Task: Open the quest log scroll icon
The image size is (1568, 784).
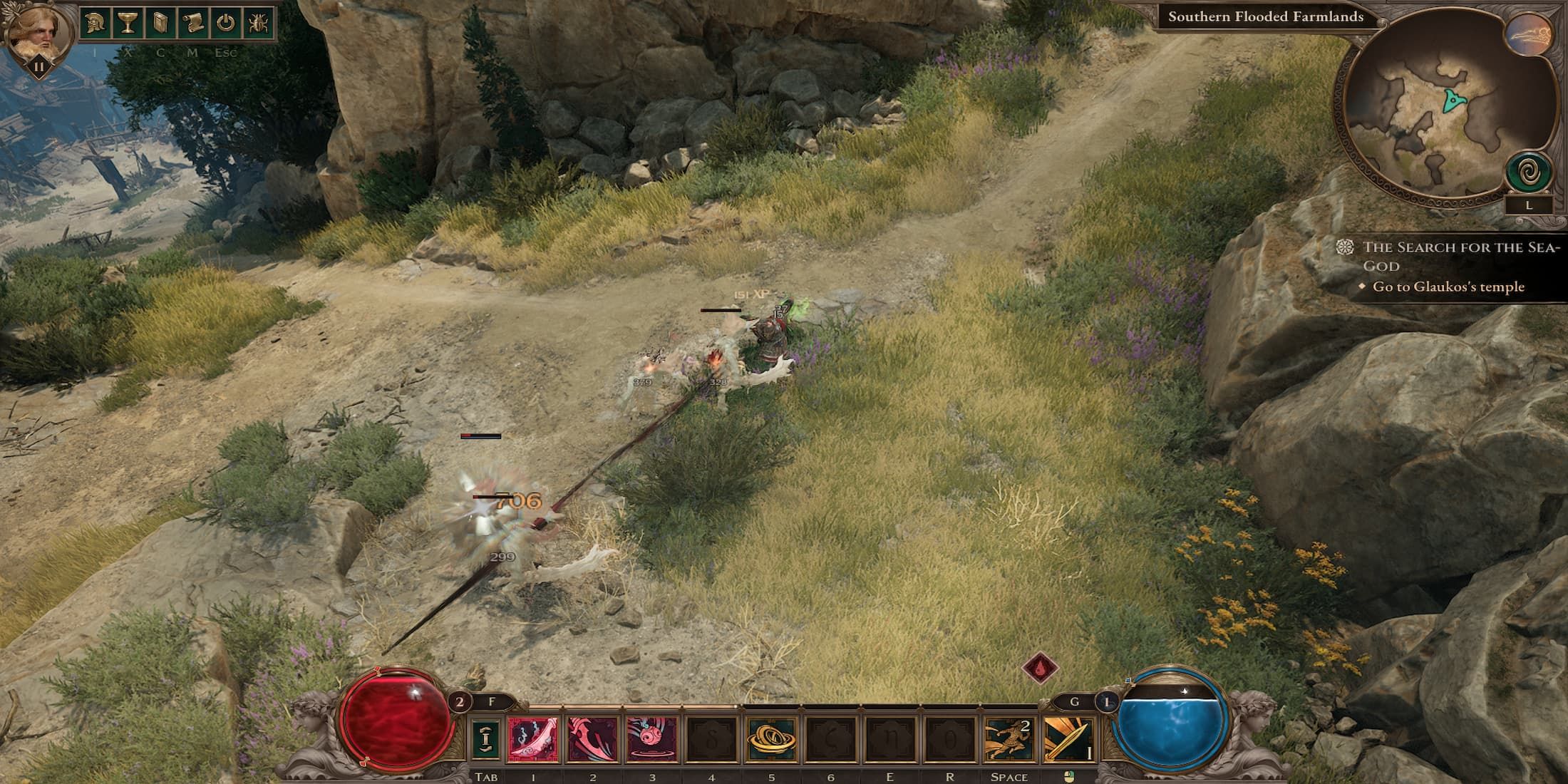Action: [193, 21]
